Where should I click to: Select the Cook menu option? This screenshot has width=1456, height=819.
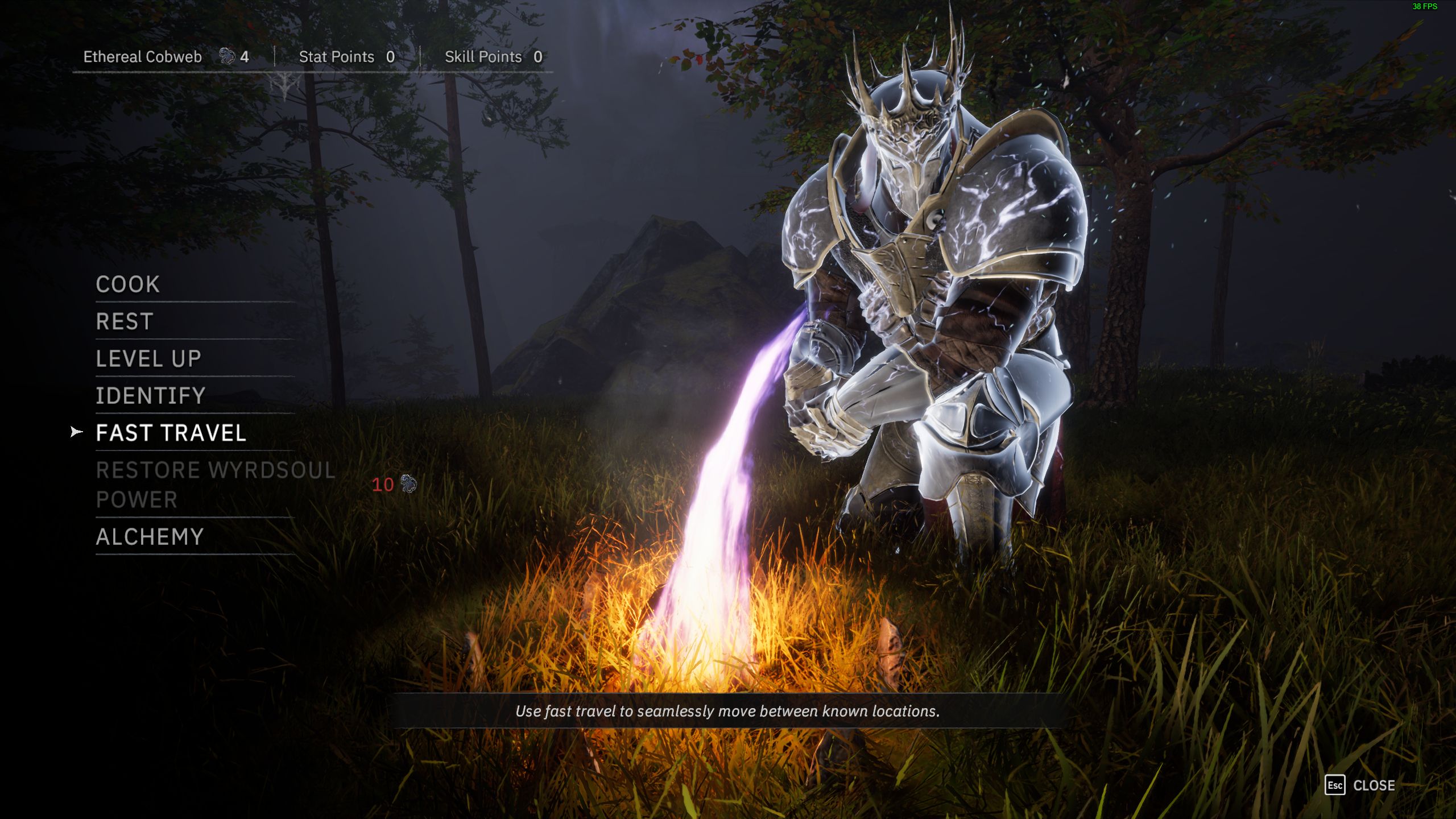[x=128, y=284]
